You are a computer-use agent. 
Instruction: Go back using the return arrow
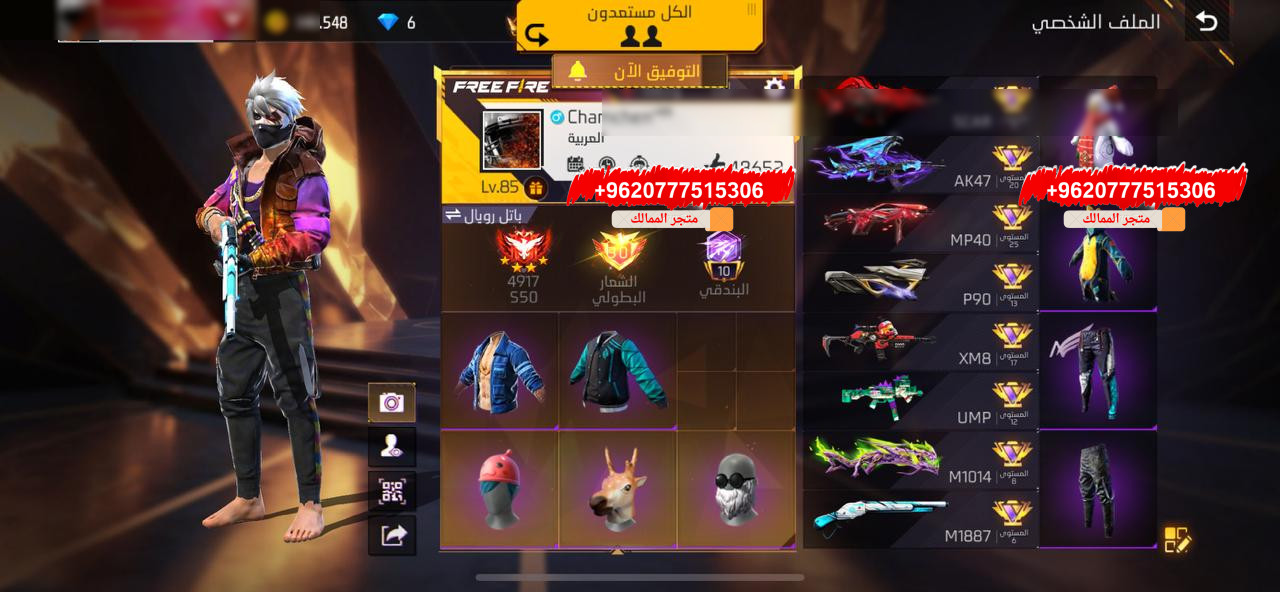pyautogui.click(x=1207, y=21)
